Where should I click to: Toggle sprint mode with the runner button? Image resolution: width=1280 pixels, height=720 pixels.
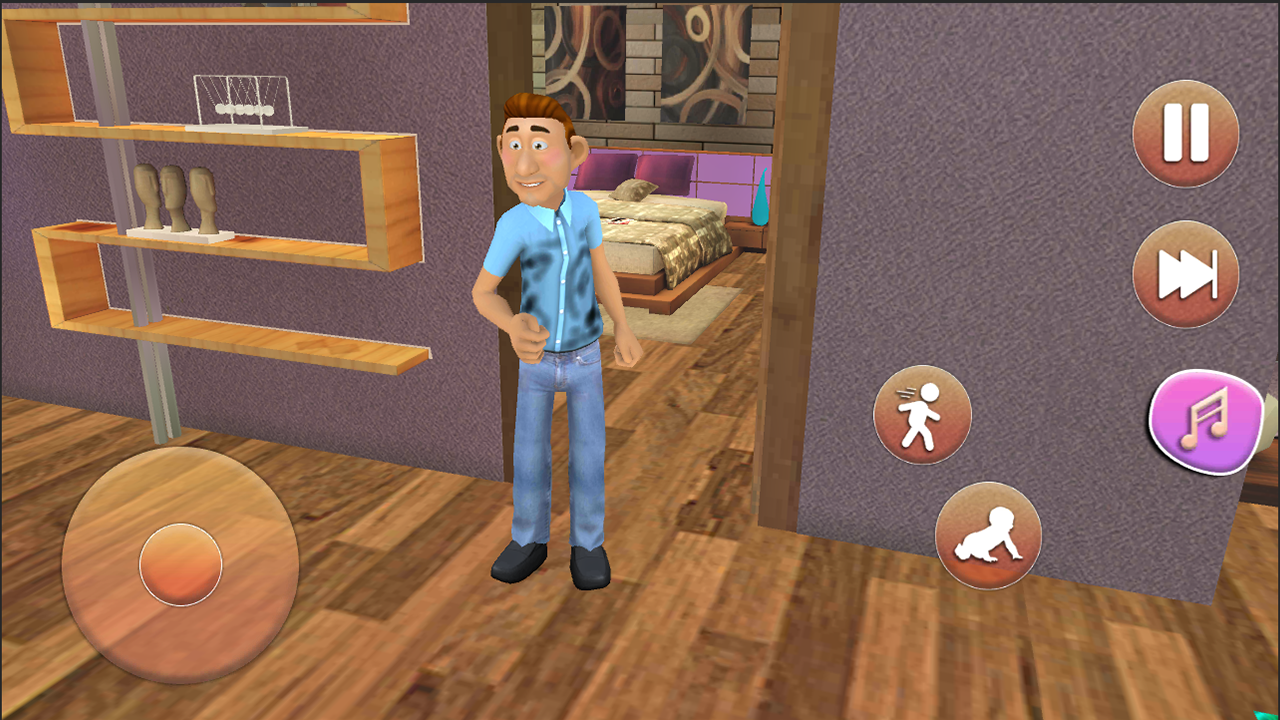pos(922,414)
